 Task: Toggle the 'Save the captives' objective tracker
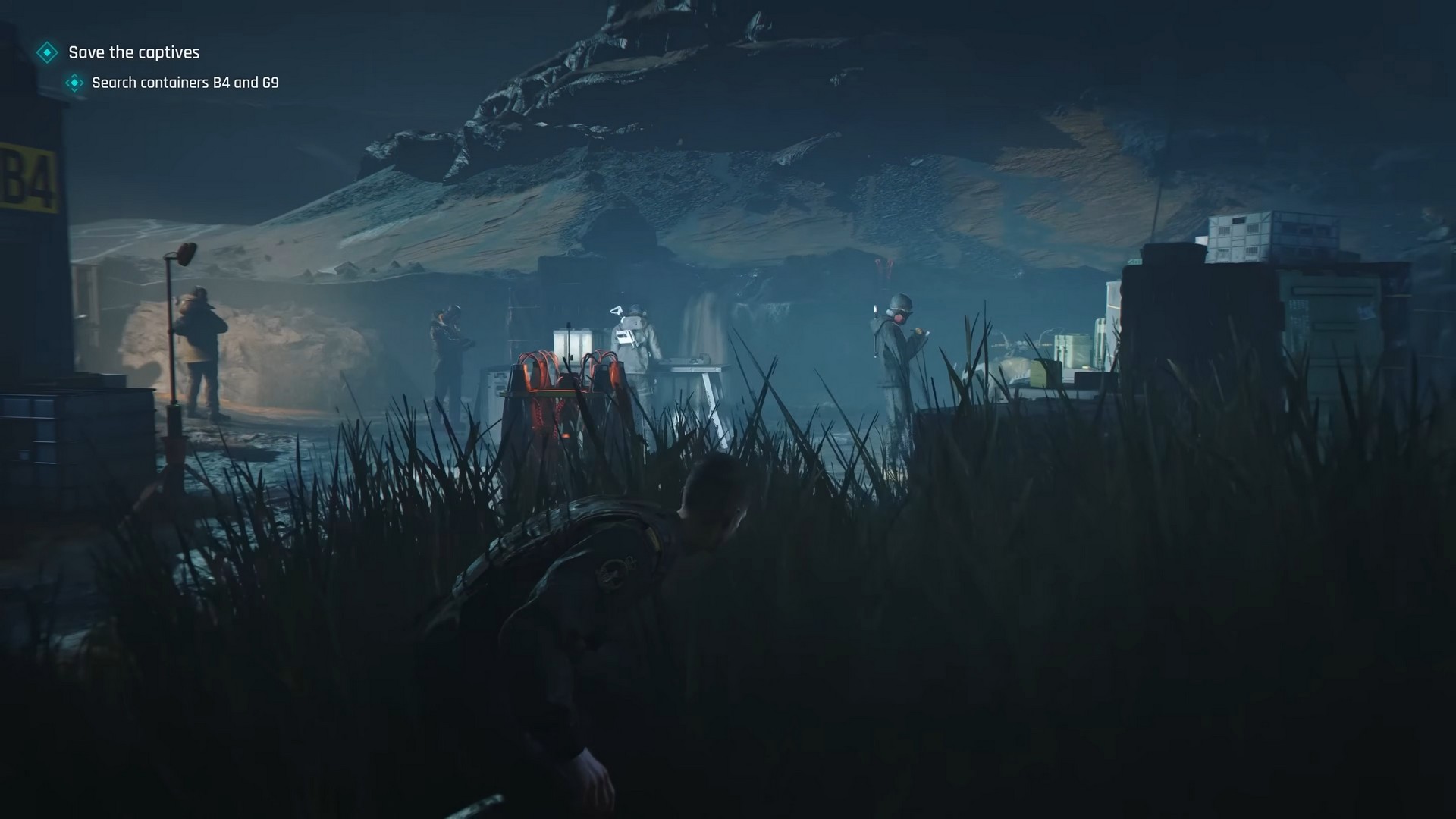pyautogui.click(x=133, y=52)
